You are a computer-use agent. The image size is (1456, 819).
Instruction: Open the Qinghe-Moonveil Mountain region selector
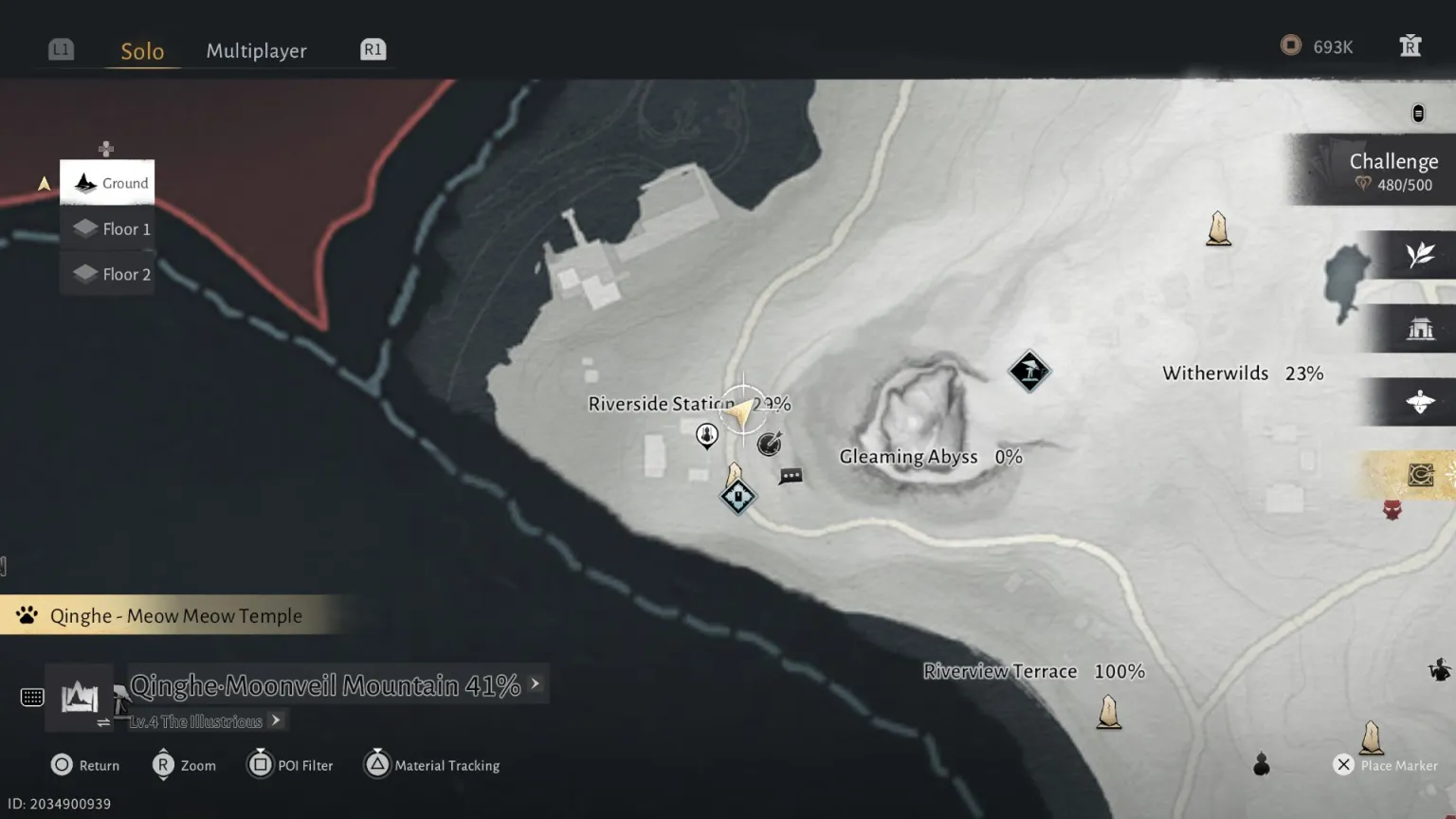(325, 685)
